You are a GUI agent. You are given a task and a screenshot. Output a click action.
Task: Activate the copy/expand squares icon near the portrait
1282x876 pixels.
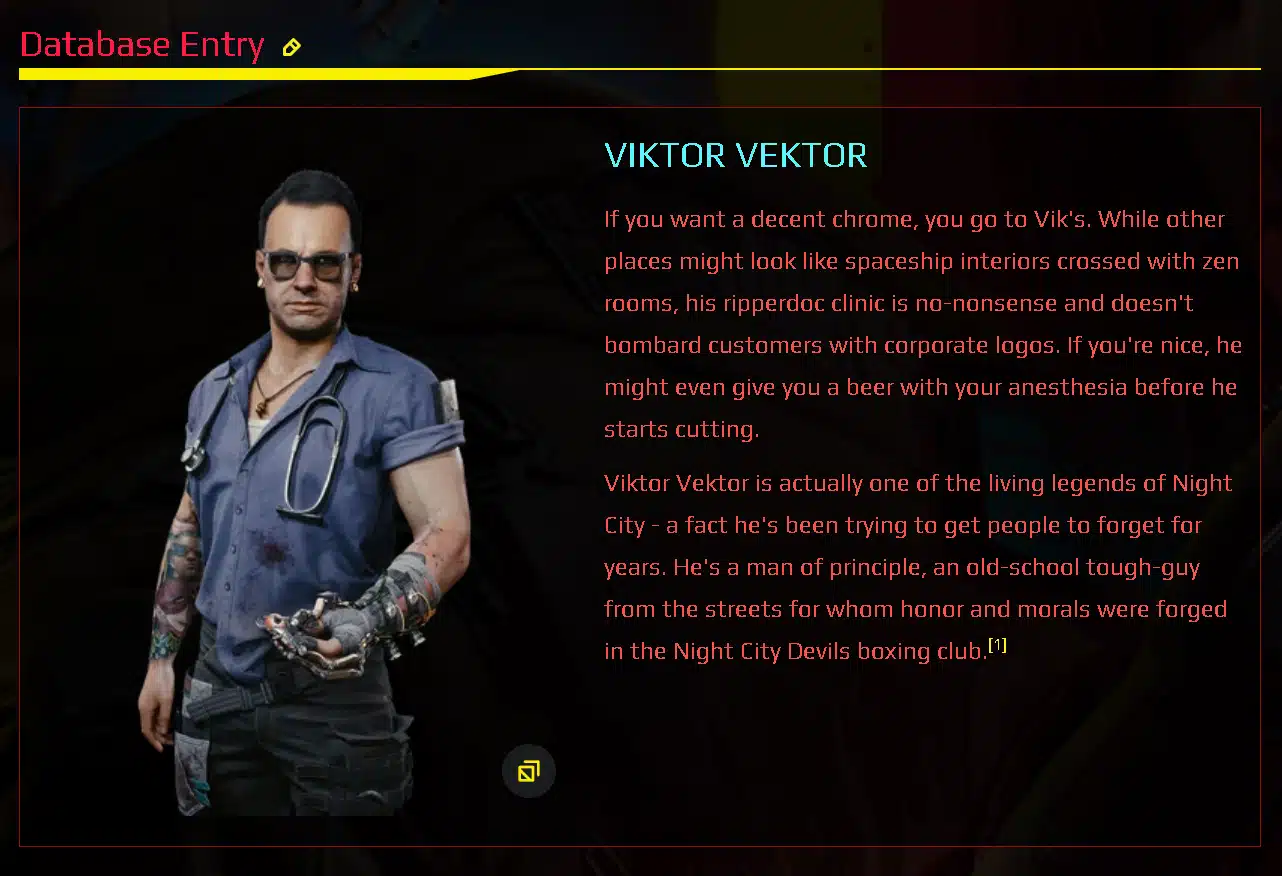pyautogui.click(x=529, y=770)
